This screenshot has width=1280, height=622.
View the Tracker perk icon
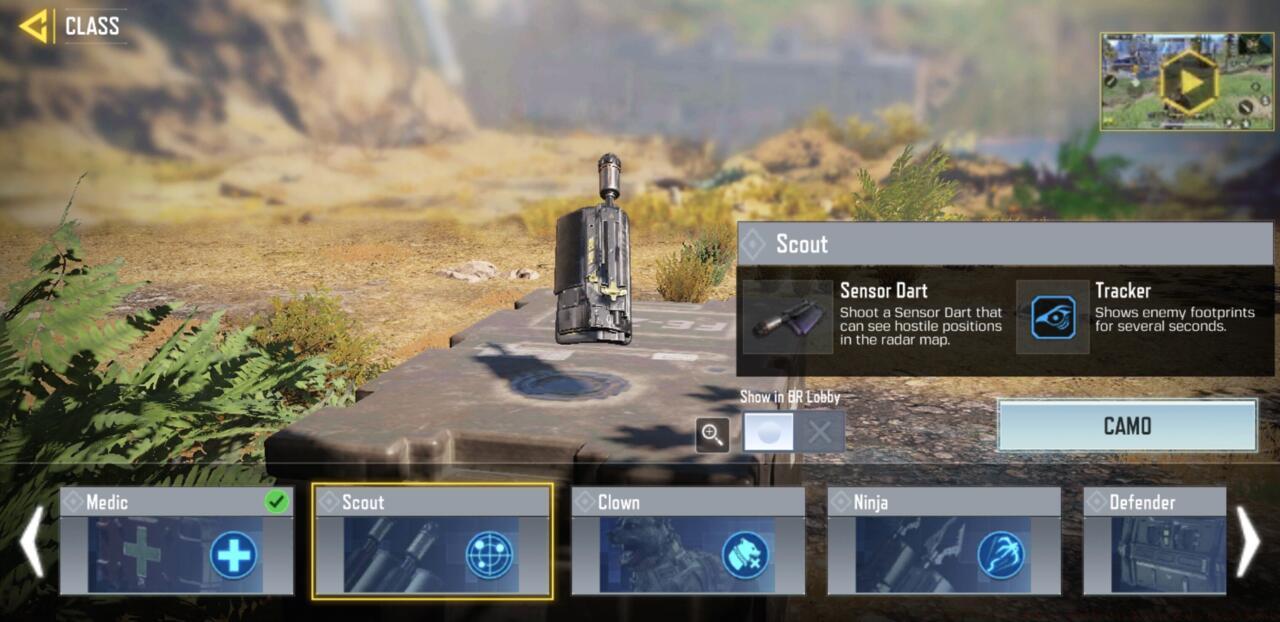point(1053,317)
